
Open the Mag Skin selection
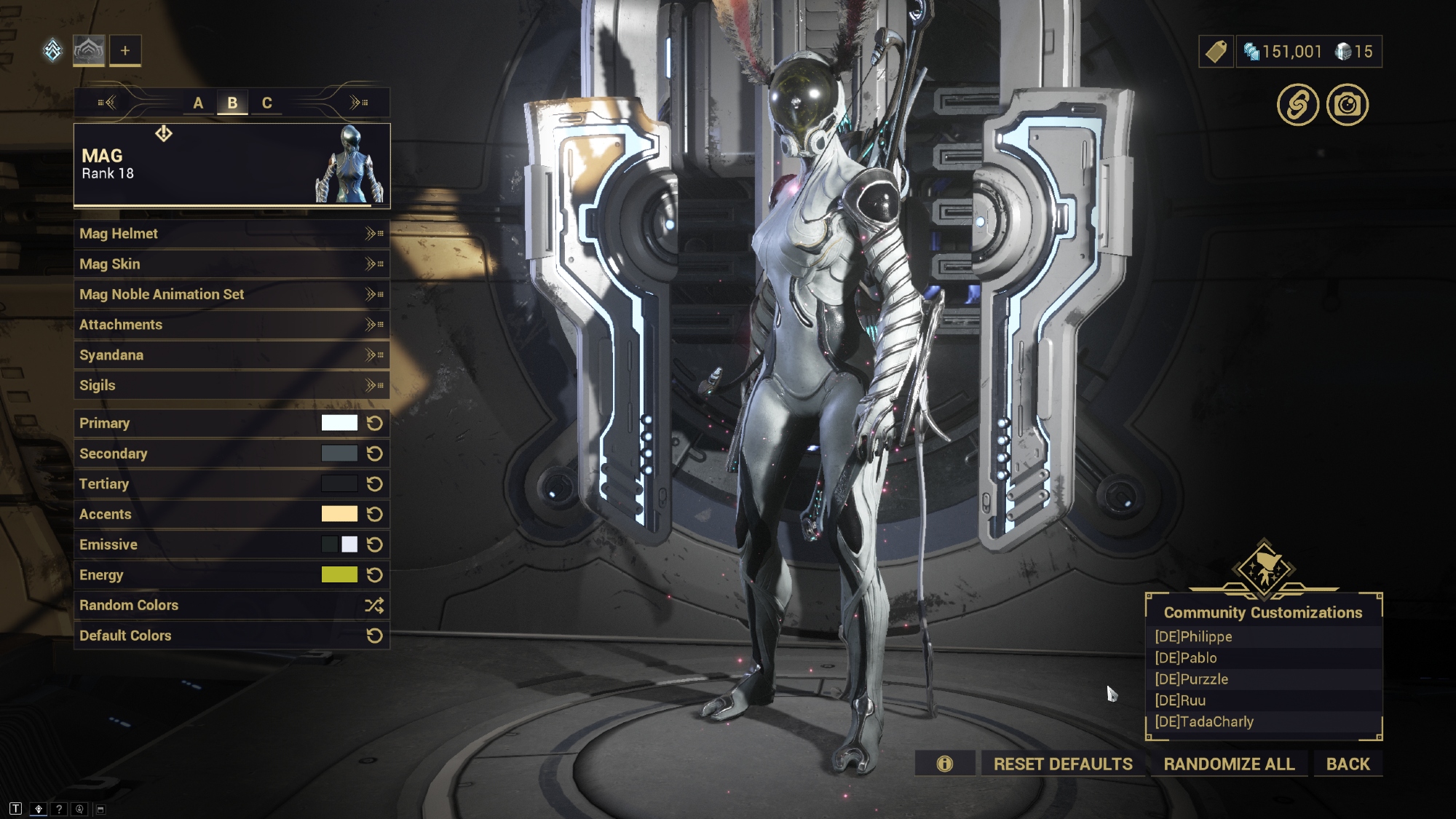pos(231,264)
